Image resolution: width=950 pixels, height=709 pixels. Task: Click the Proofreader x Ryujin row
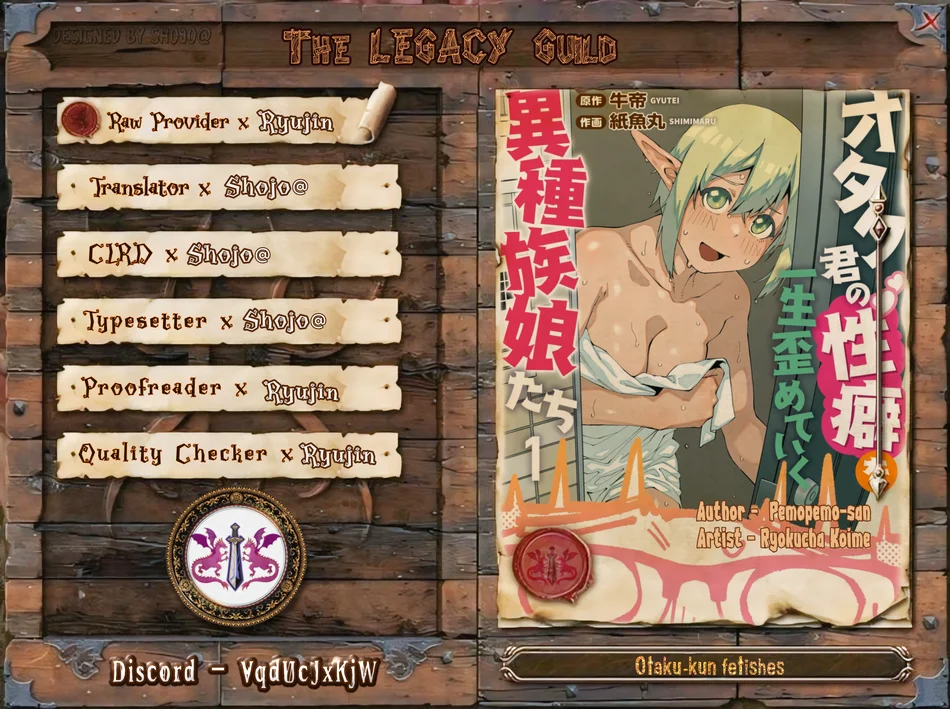point(228,388)
